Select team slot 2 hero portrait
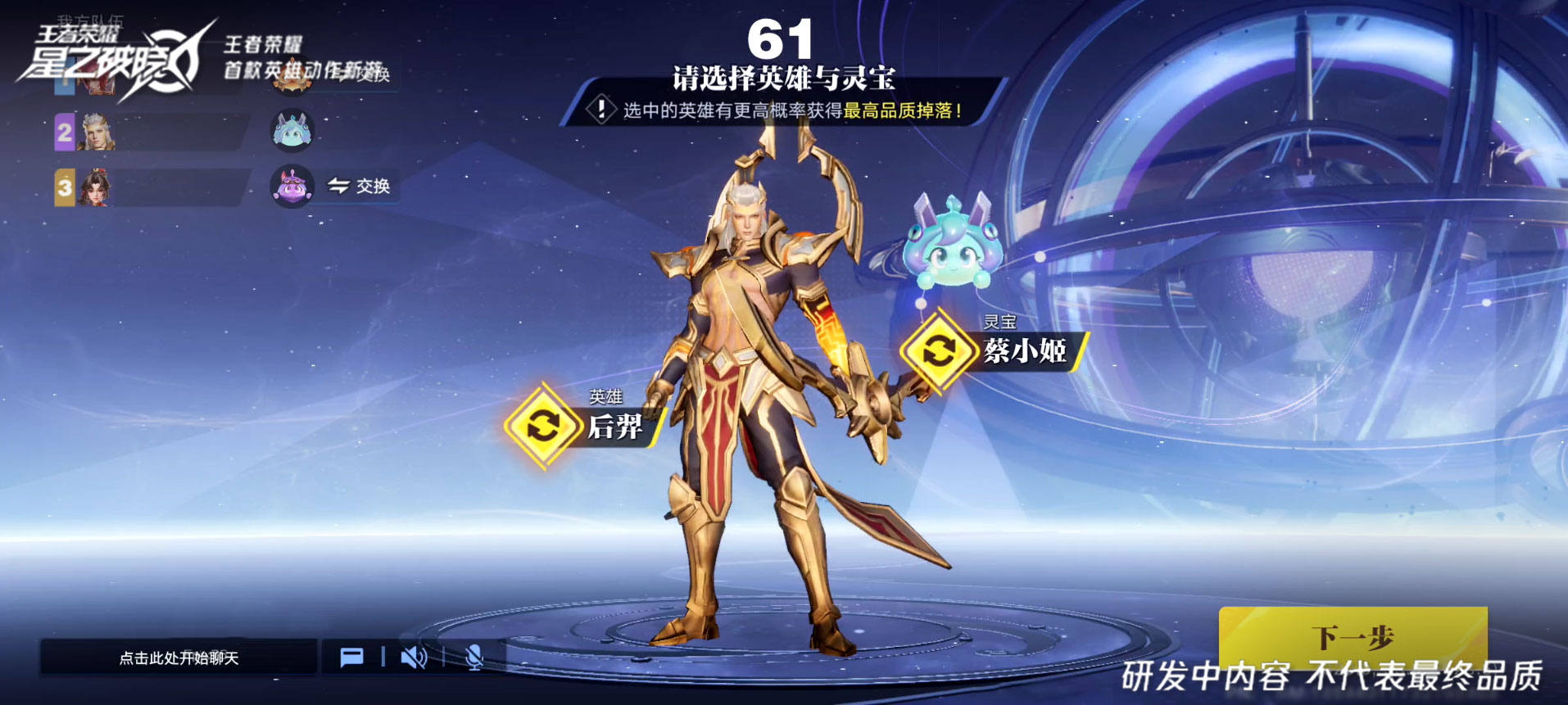The width and height of the screenshot is (1568, 705). (96, 132)
